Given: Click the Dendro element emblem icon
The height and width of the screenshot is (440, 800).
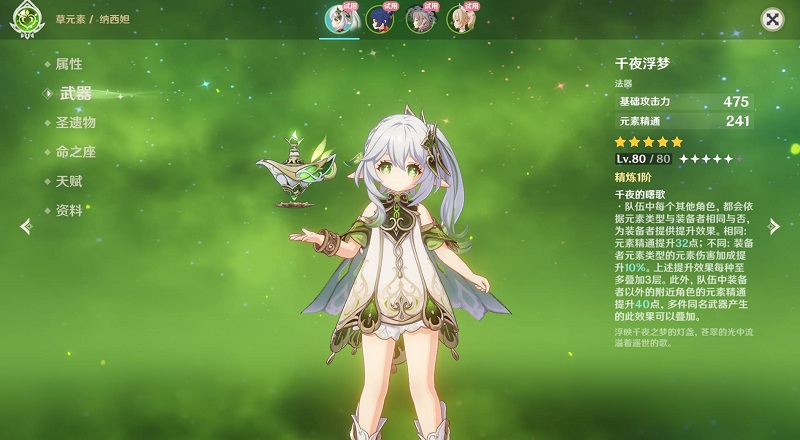Looking at the screenshot, I should pyautogui.click(x=25, y=21).
